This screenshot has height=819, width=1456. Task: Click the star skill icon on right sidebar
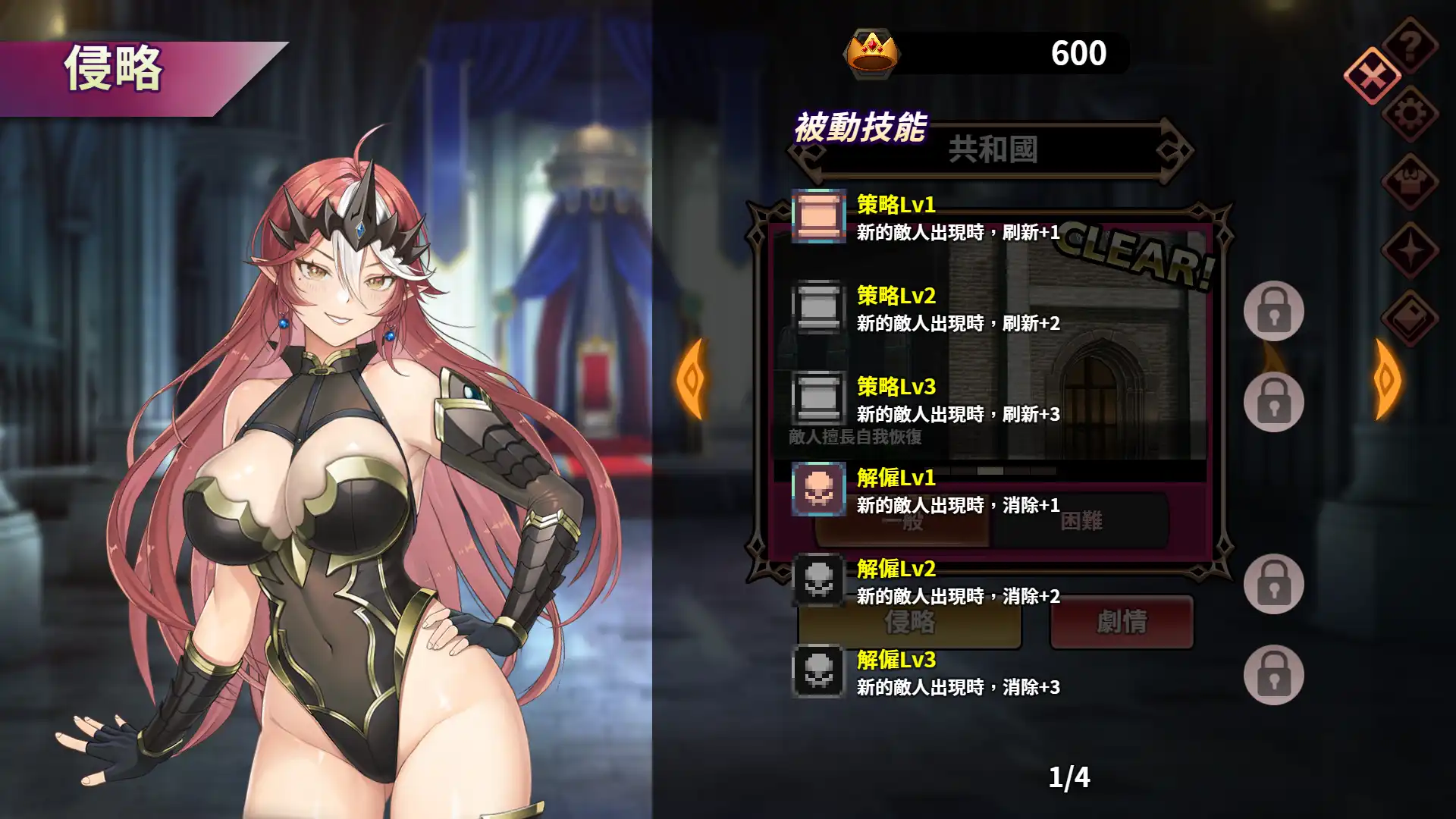click(1410, 250)
